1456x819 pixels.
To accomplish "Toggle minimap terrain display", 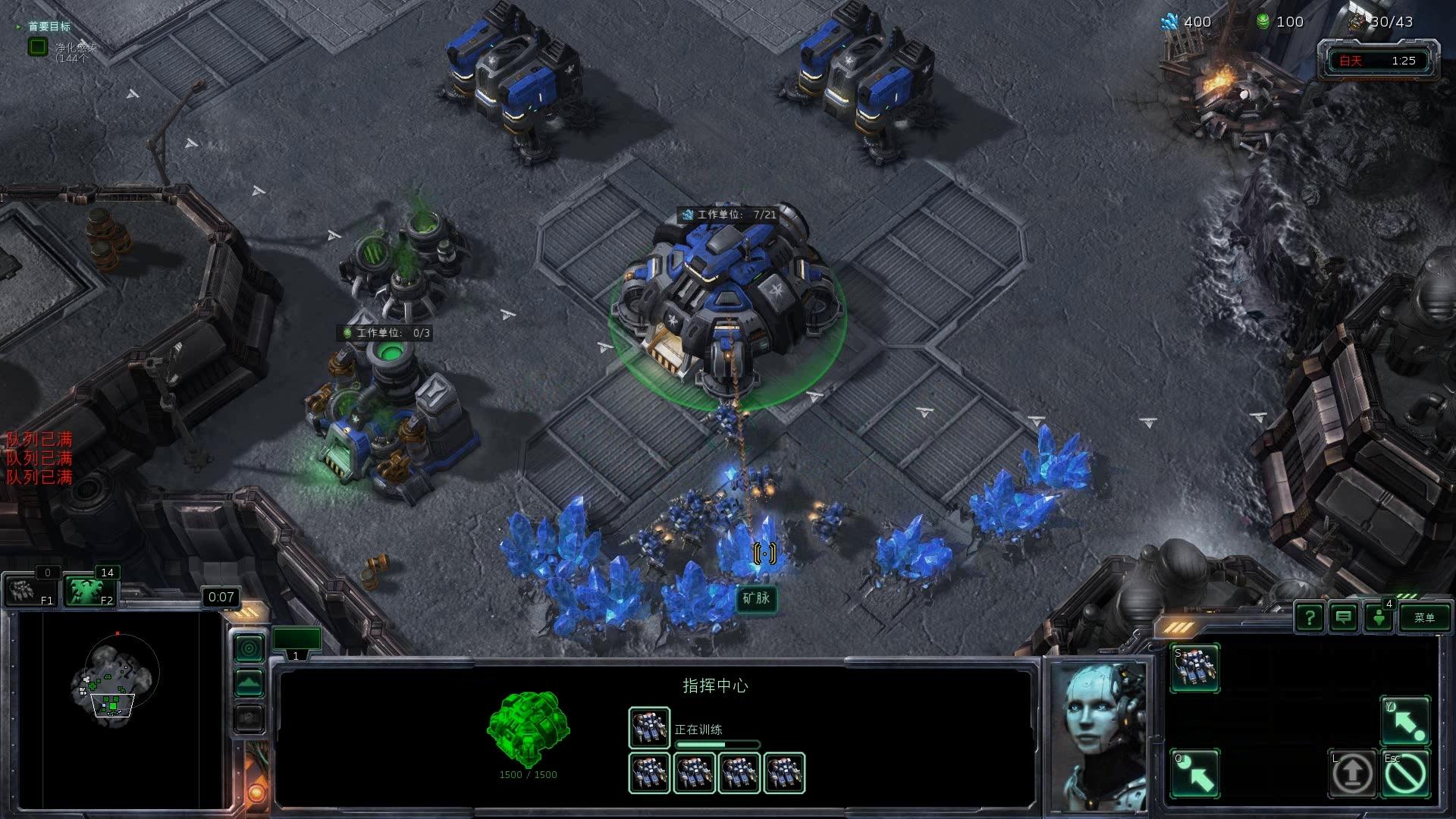I will tap(249, 683).
